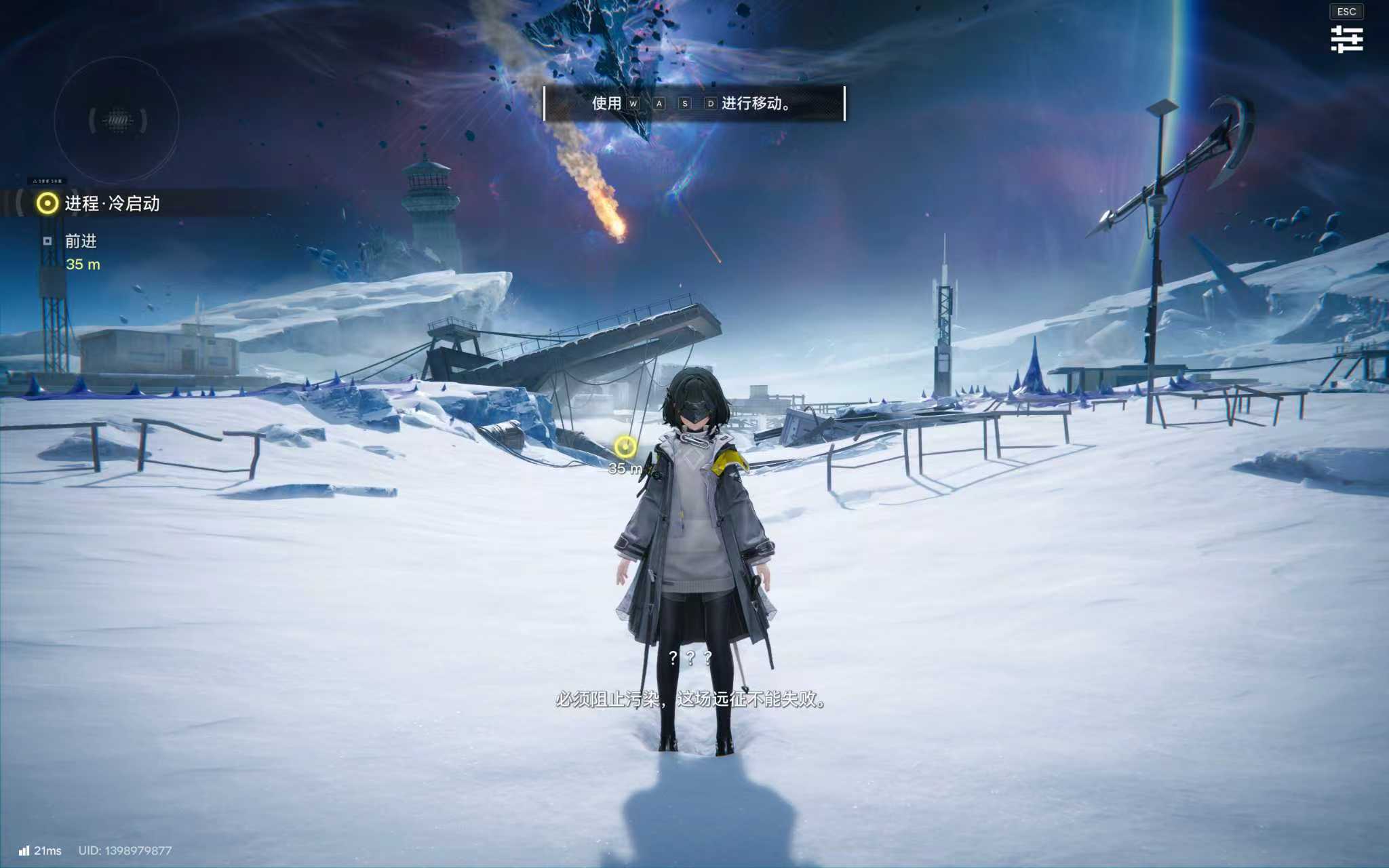Open the settings menu icon below ESC

tap(1346, 39)
